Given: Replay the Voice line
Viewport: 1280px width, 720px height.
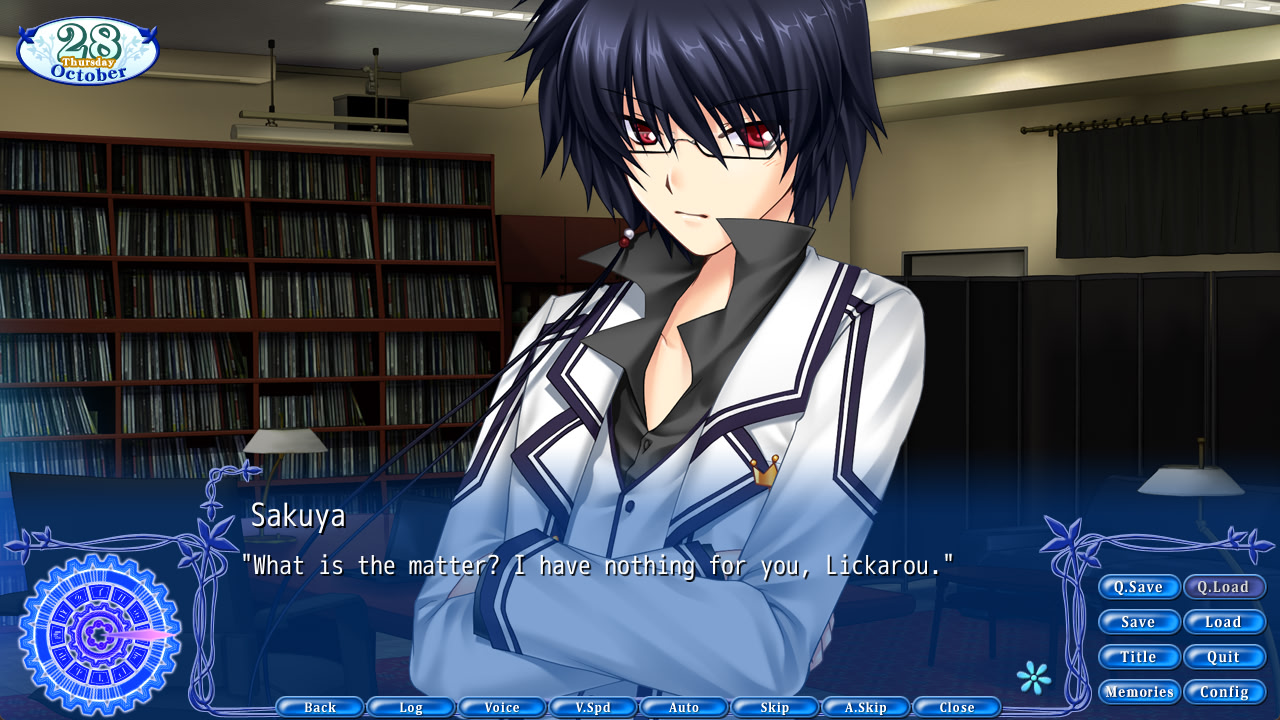Looking at the screenshot, I should (501, 707).
